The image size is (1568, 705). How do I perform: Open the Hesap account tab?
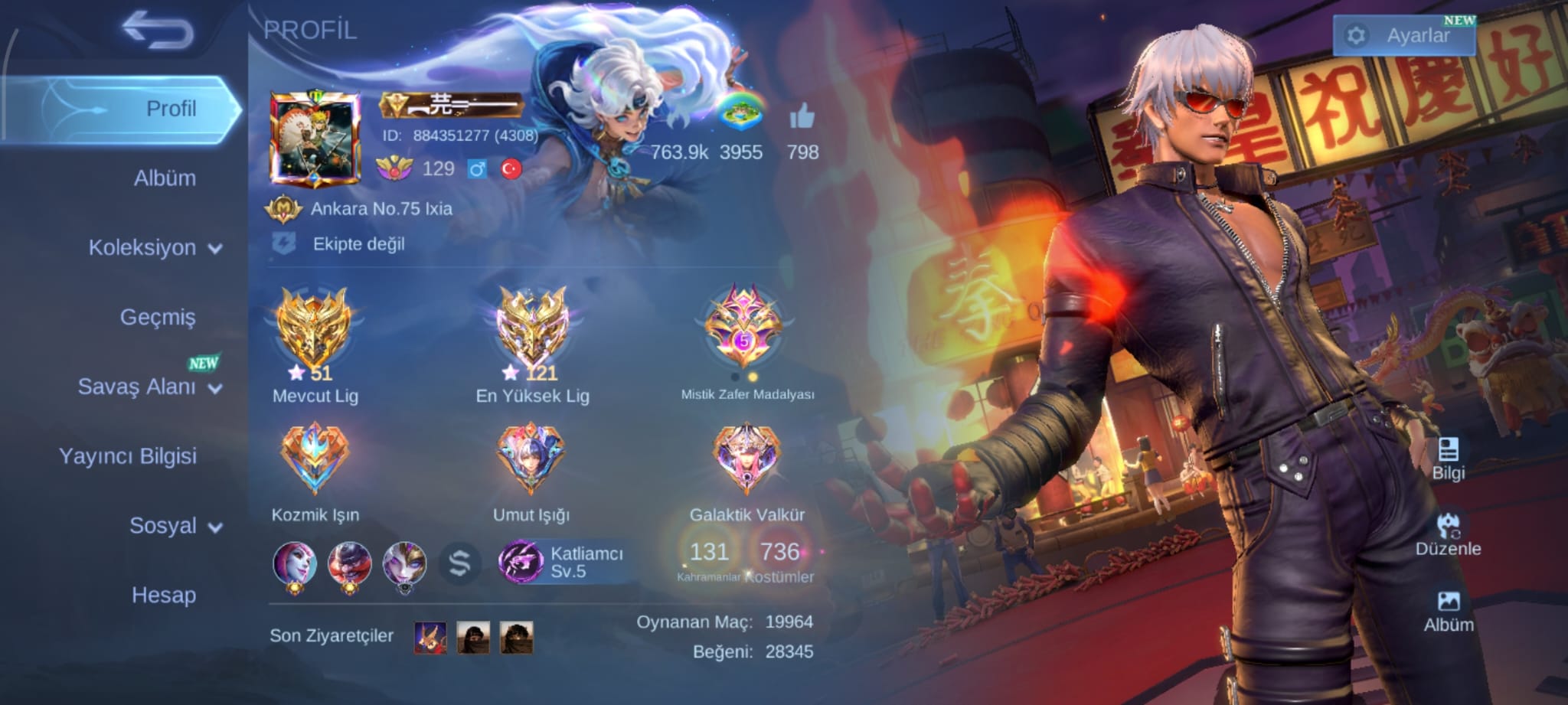164,595
